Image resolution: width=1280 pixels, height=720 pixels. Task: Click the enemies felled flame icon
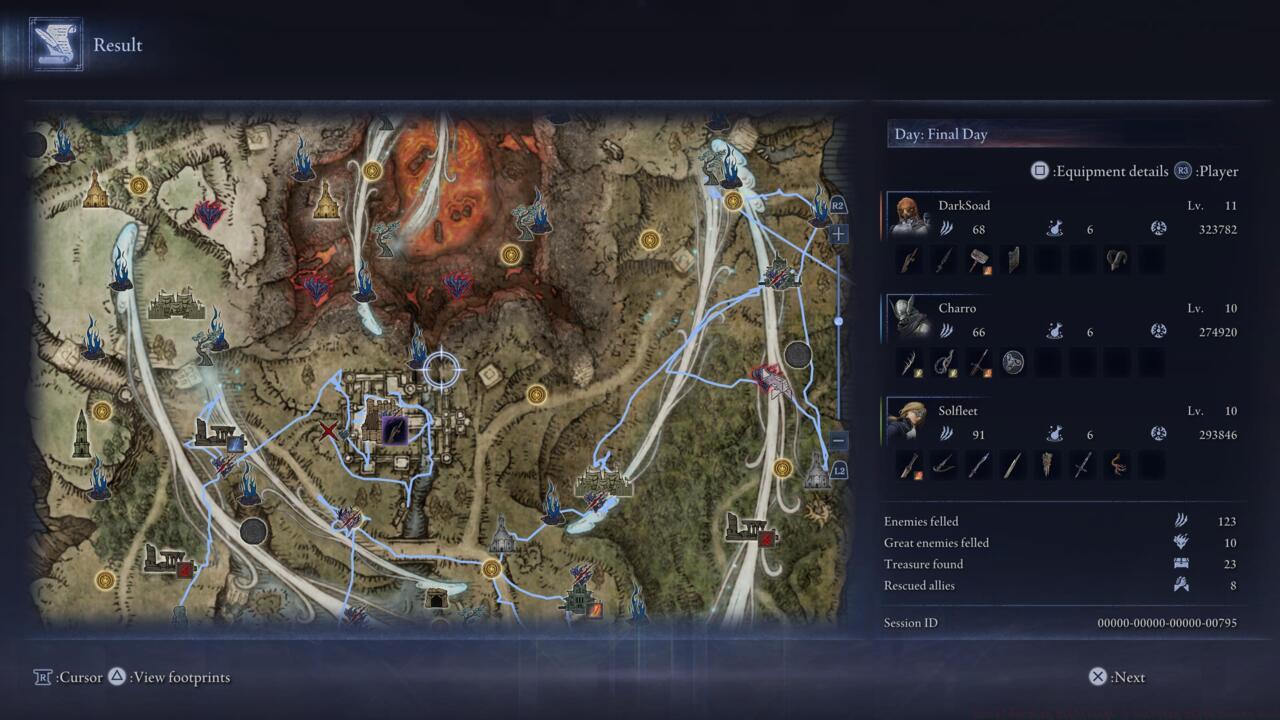pos(1180,519)
